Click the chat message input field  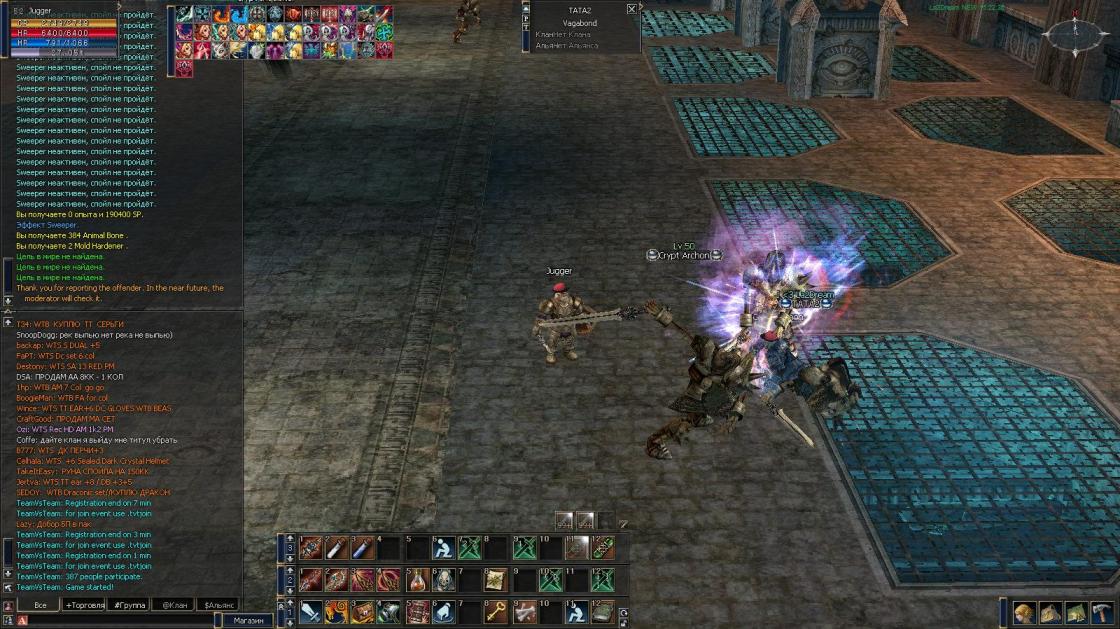tap(120, 621)
